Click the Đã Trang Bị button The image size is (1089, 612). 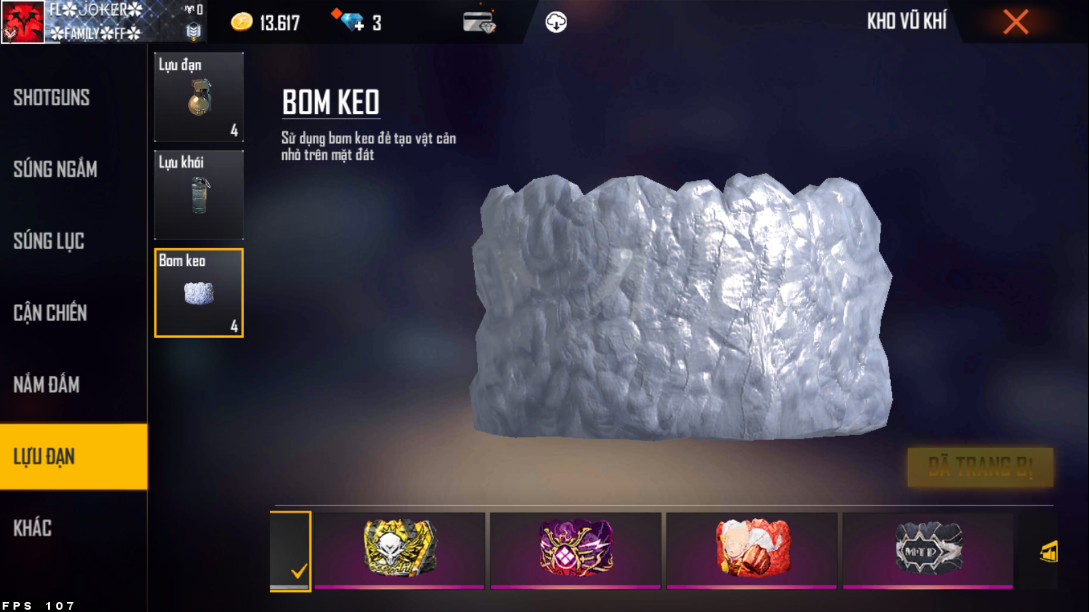click(x=980, y=467)
